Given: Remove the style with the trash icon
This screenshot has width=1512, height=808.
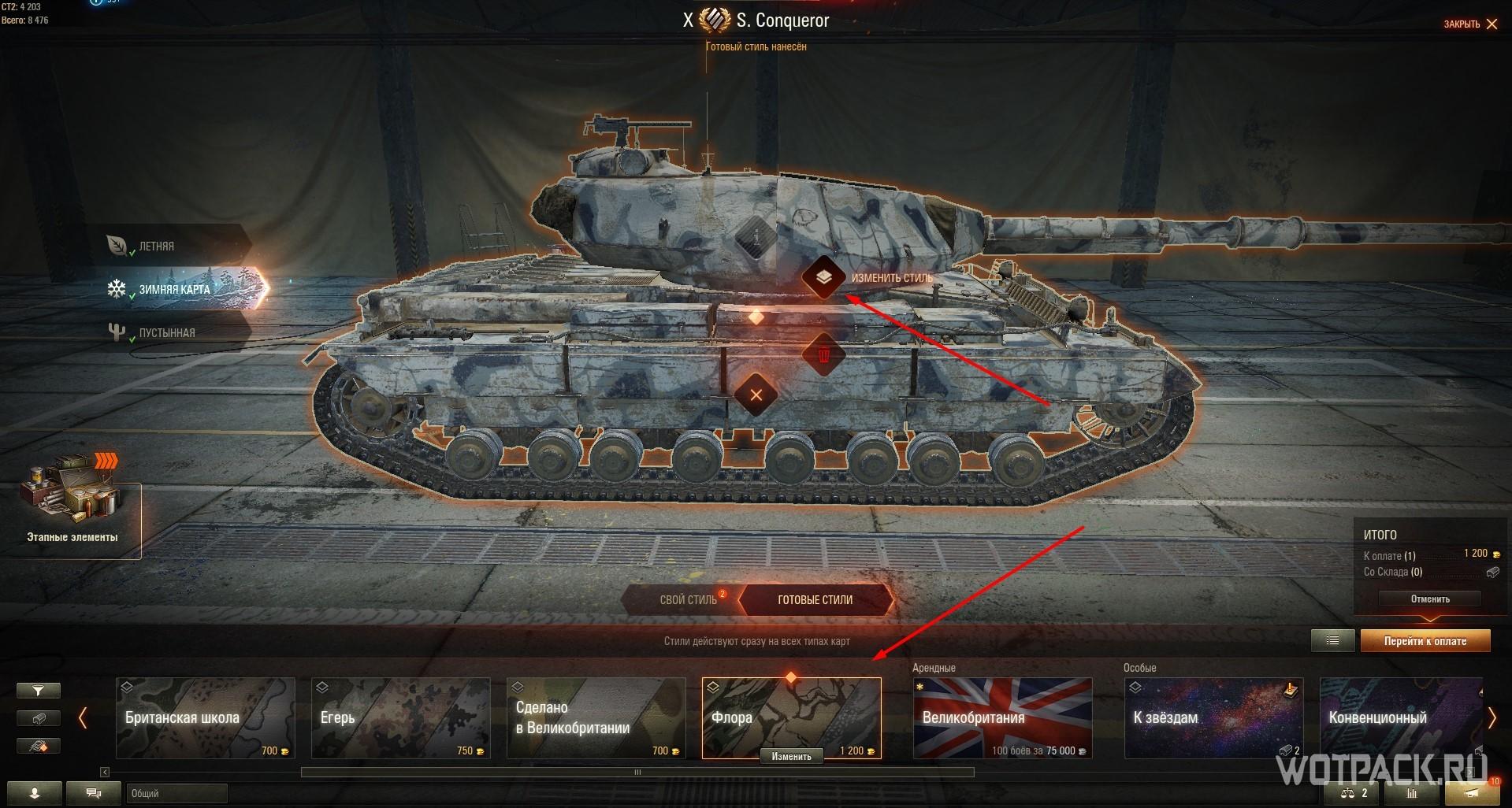Looking at the screenshot, I should pyautogui.click(x=823, y=355).
